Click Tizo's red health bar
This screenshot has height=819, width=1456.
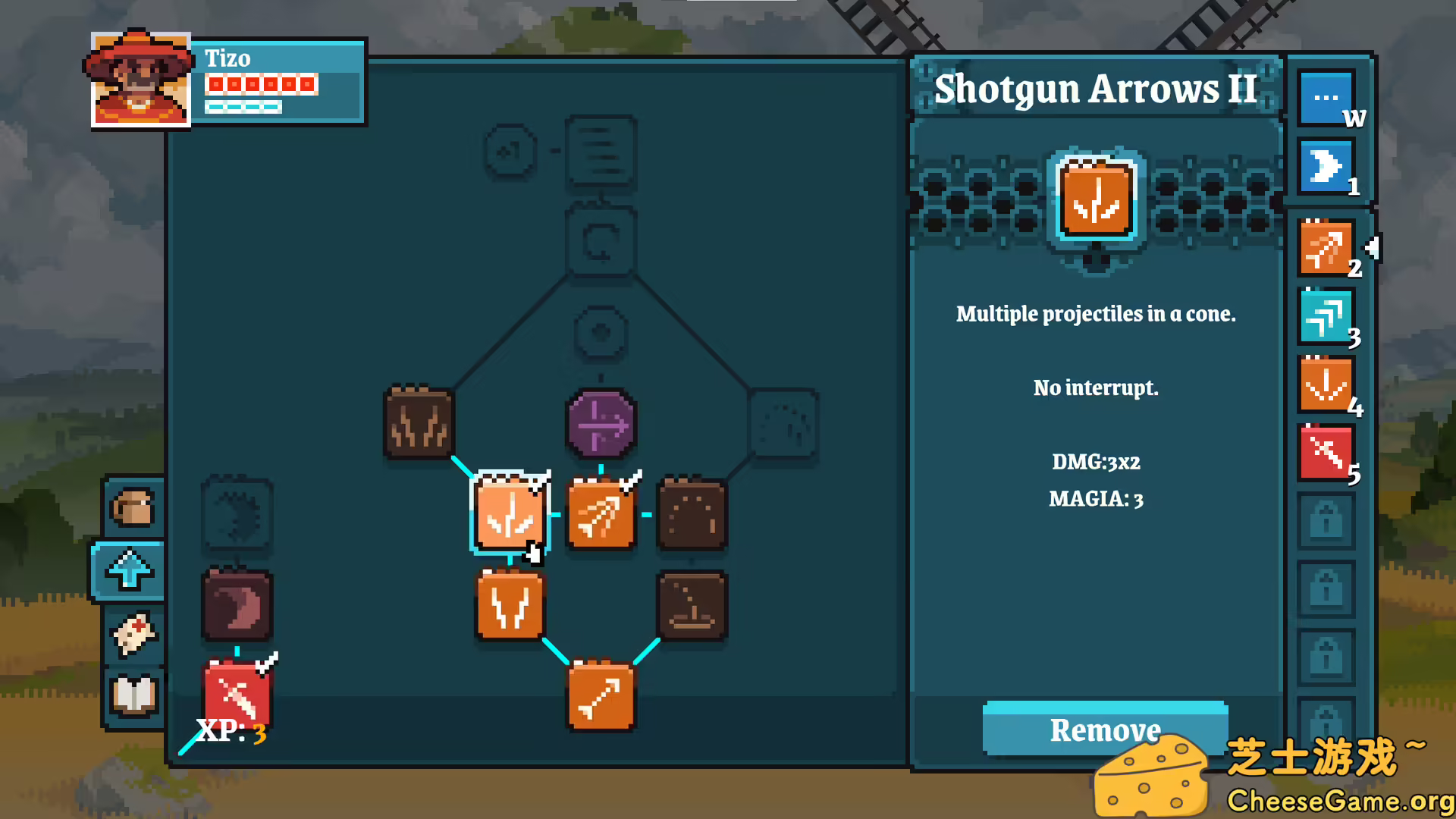(261, 84)
